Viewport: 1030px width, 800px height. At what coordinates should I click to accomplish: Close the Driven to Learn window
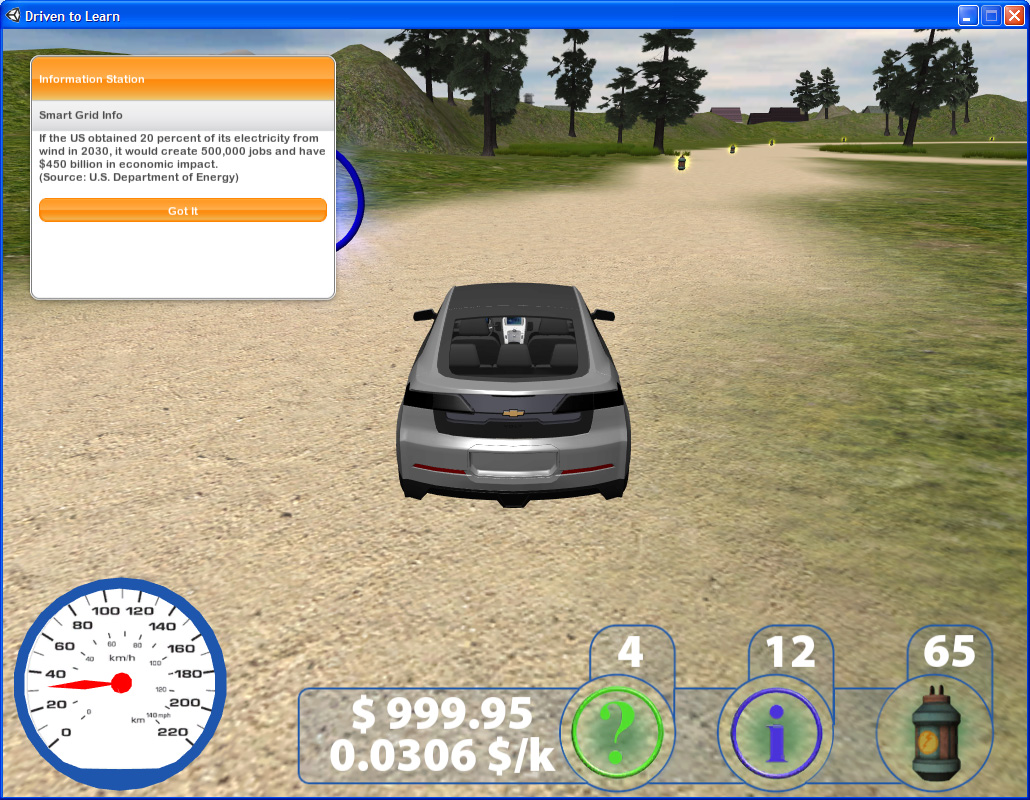point(1013,15)
